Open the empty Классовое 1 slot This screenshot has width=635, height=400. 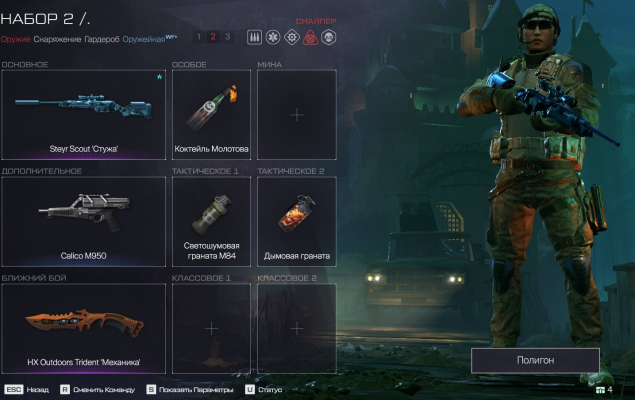pos(211,328)
